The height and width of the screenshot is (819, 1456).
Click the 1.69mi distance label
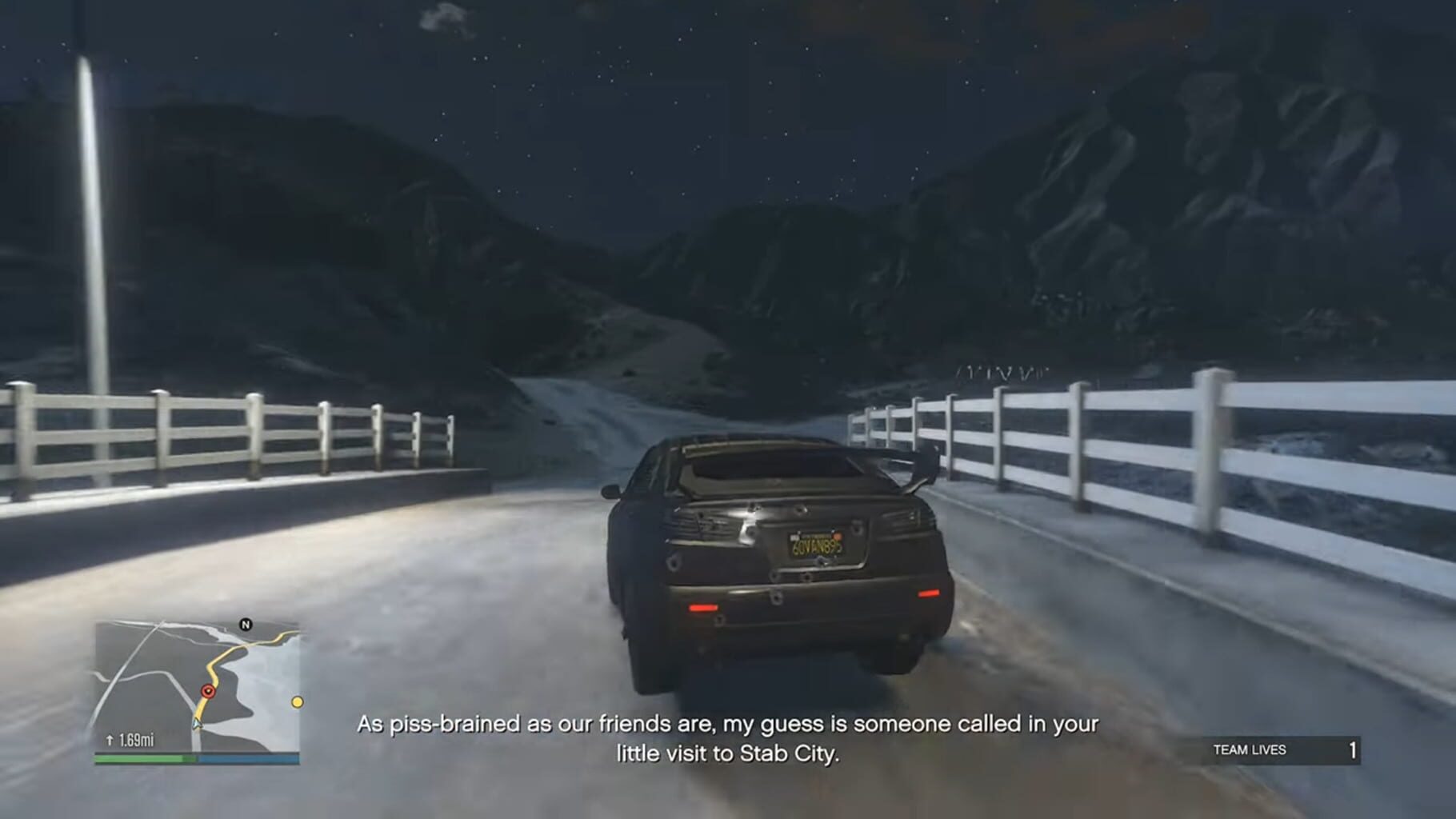pyautogui.click(x=136, y=740)
